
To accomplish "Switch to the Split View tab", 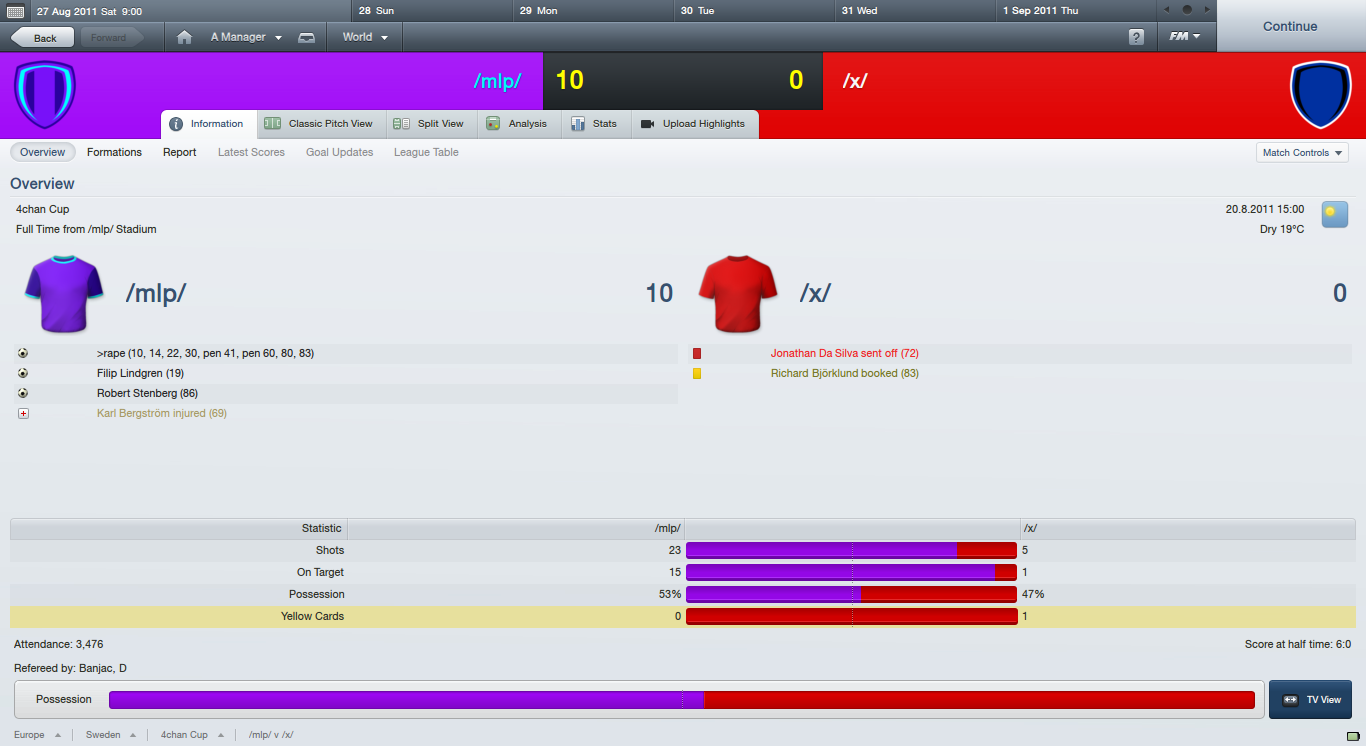I will coord(429,124).
